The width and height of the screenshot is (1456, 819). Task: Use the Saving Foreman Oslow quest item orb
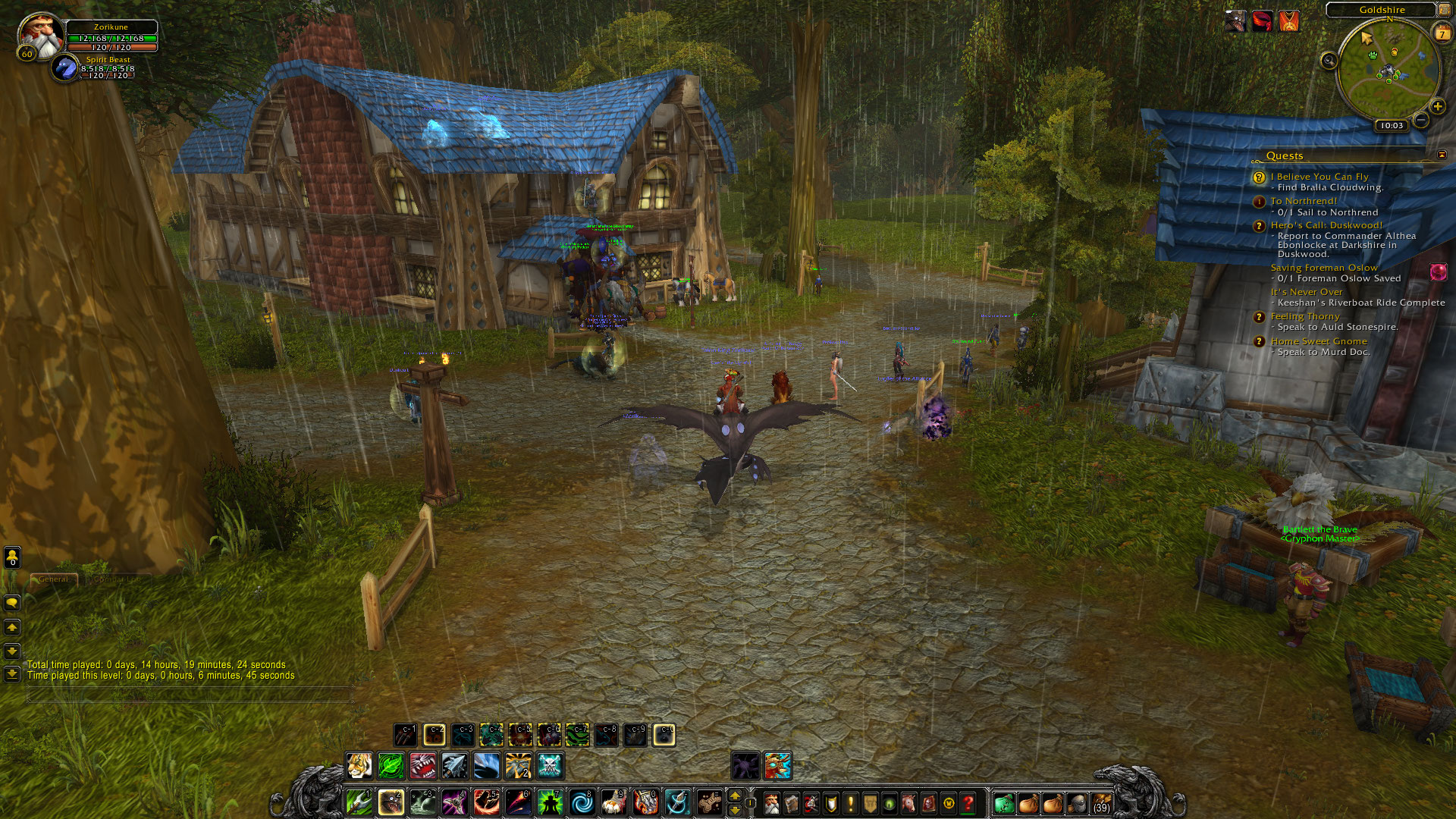1438,272
